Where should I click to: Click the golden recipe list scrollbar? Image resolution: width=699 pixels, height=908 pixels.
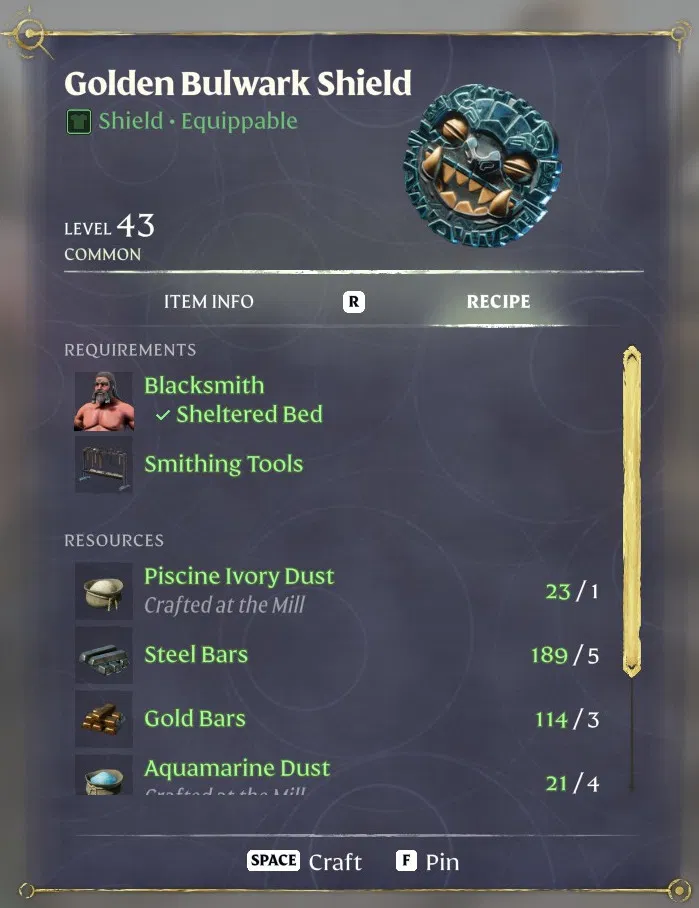(631, 510)
